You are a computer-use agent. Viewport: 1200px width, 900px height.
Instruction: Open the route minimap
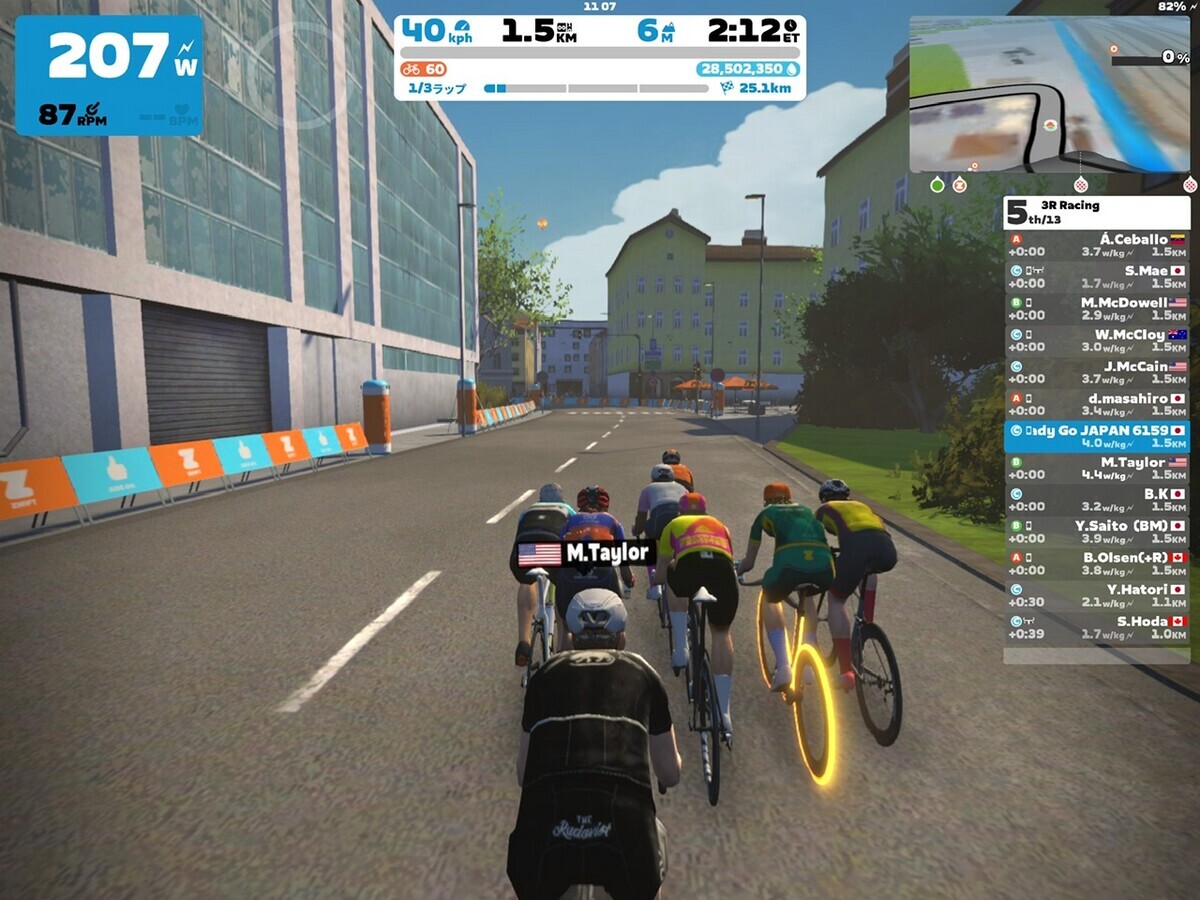(1048, 94)
